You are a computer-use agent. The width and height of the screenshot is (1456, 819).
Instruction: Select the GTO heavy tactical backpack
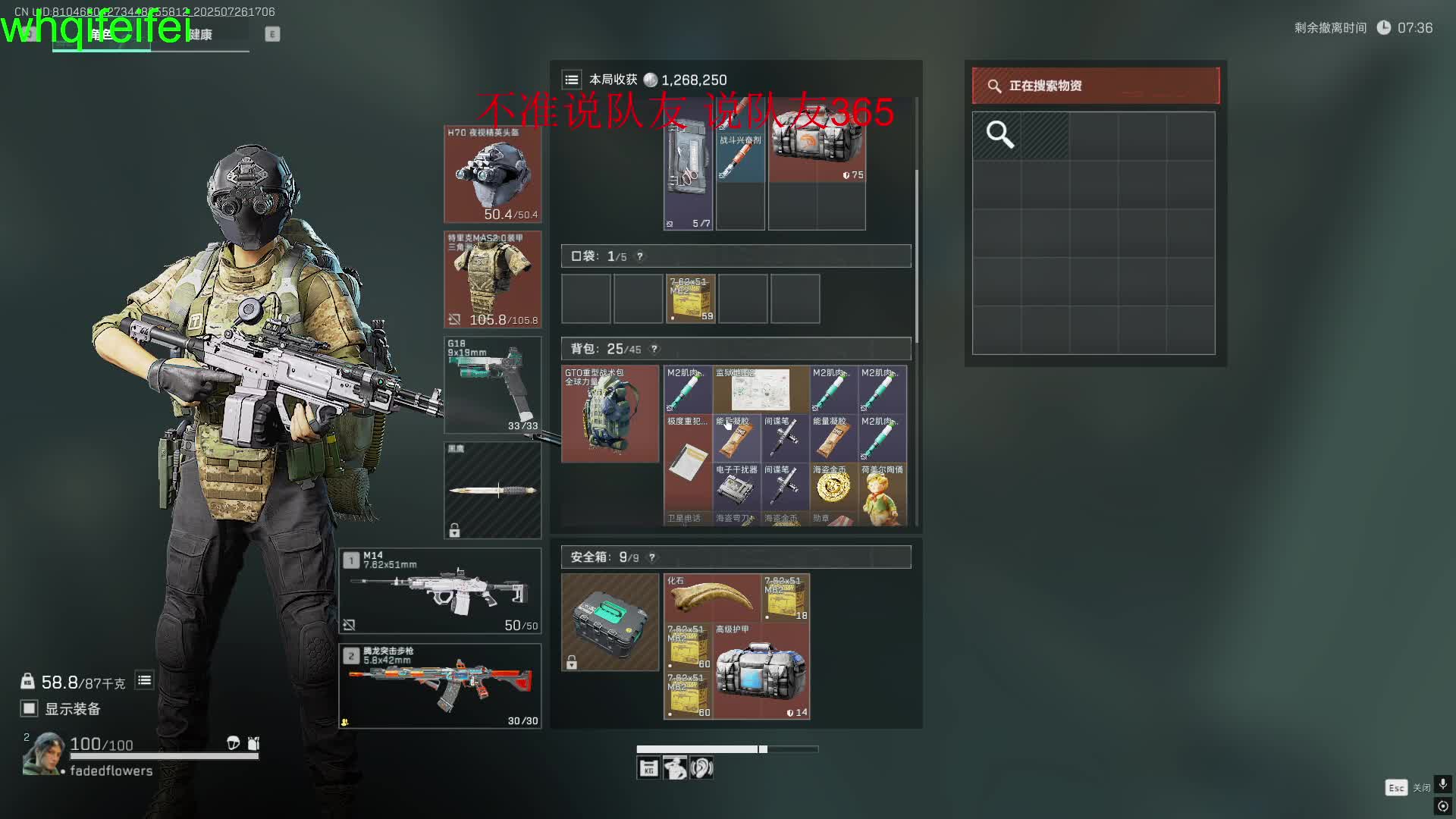click(x=610, y=414)
